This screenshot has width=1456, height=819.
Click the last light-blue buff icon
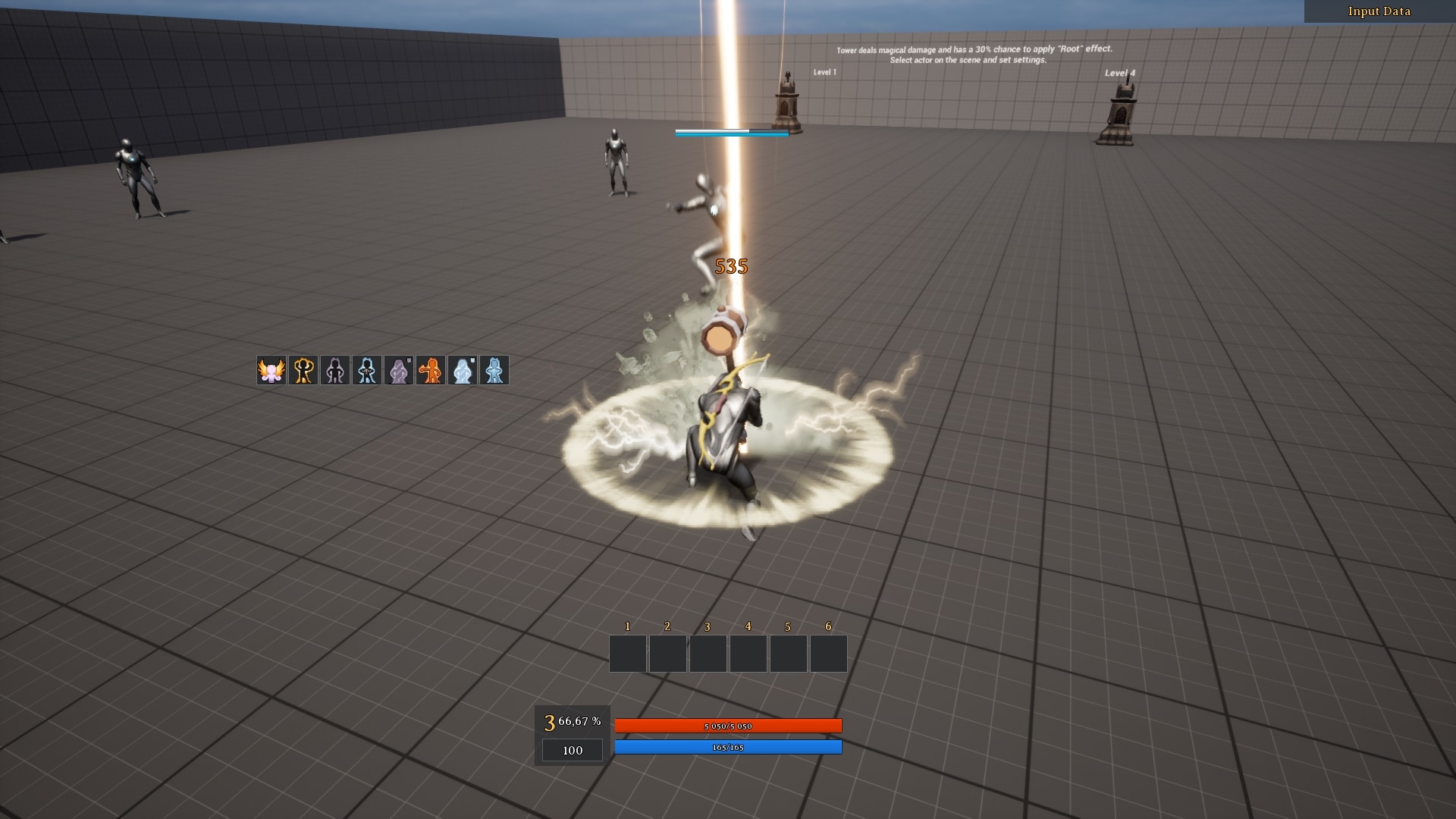494,370
